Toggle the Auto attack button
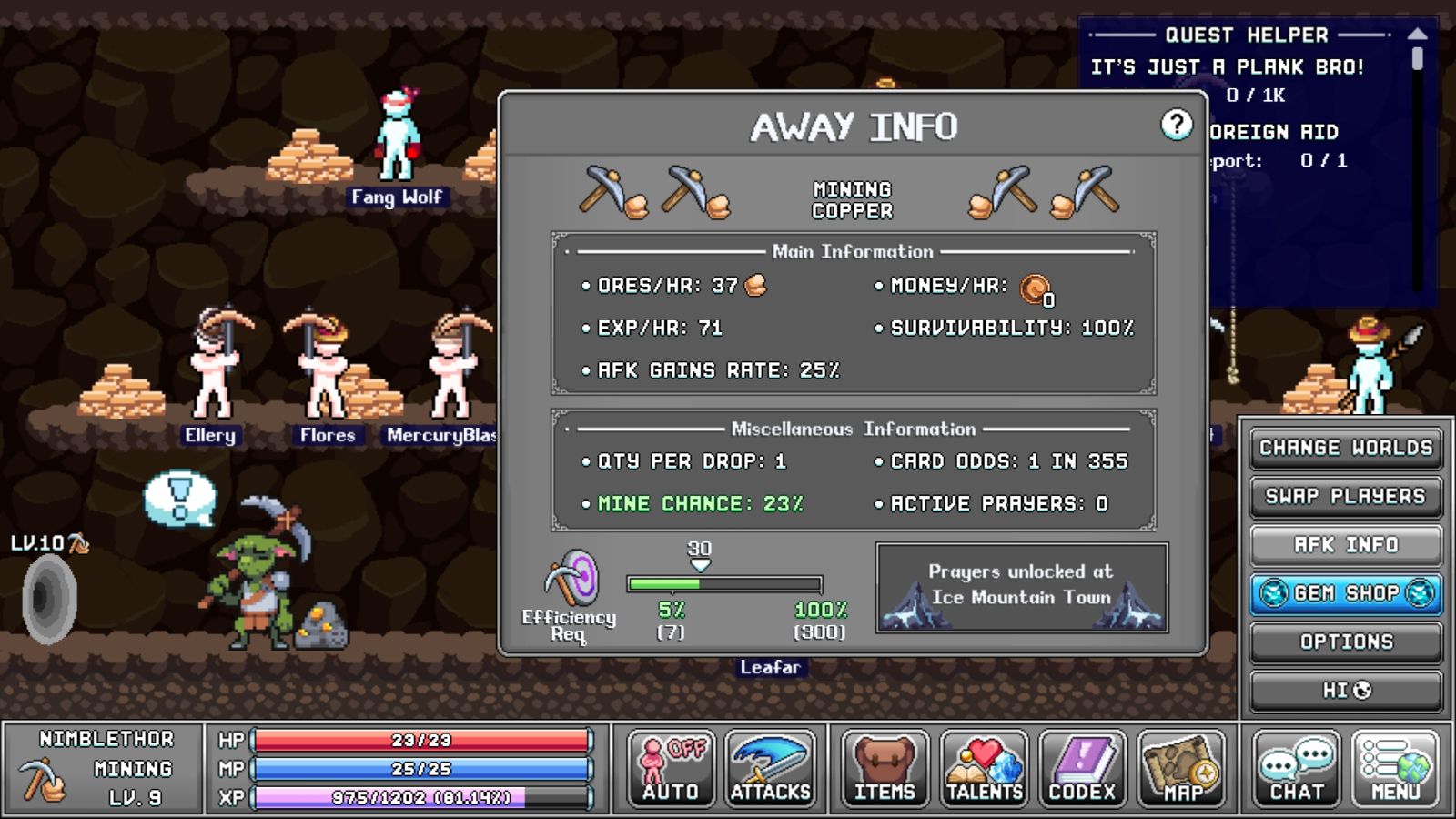The width and height of the screenshot is (1456, 819). pos(671,770)
